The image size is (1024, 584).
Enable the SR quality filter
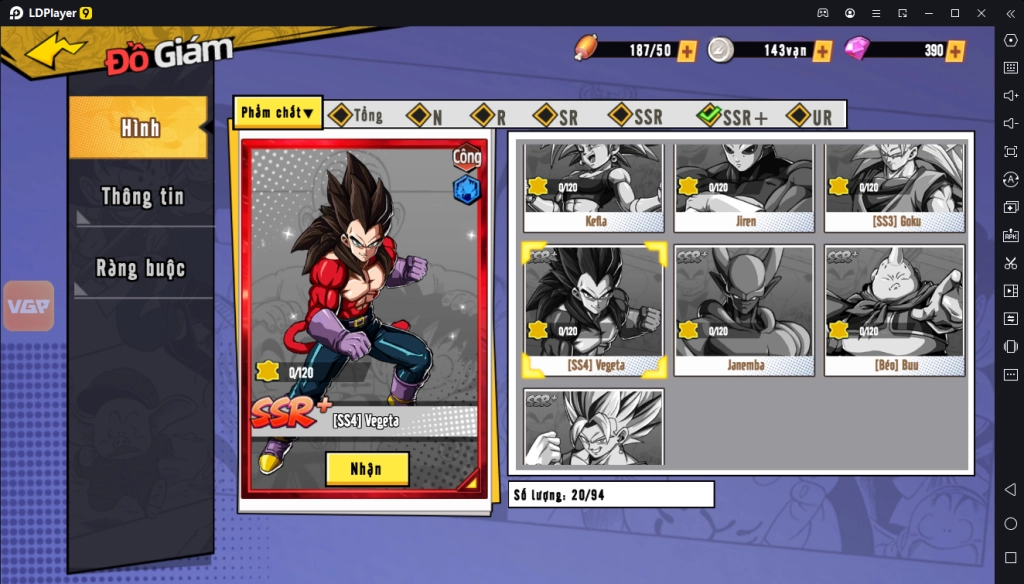coord(556,116)
